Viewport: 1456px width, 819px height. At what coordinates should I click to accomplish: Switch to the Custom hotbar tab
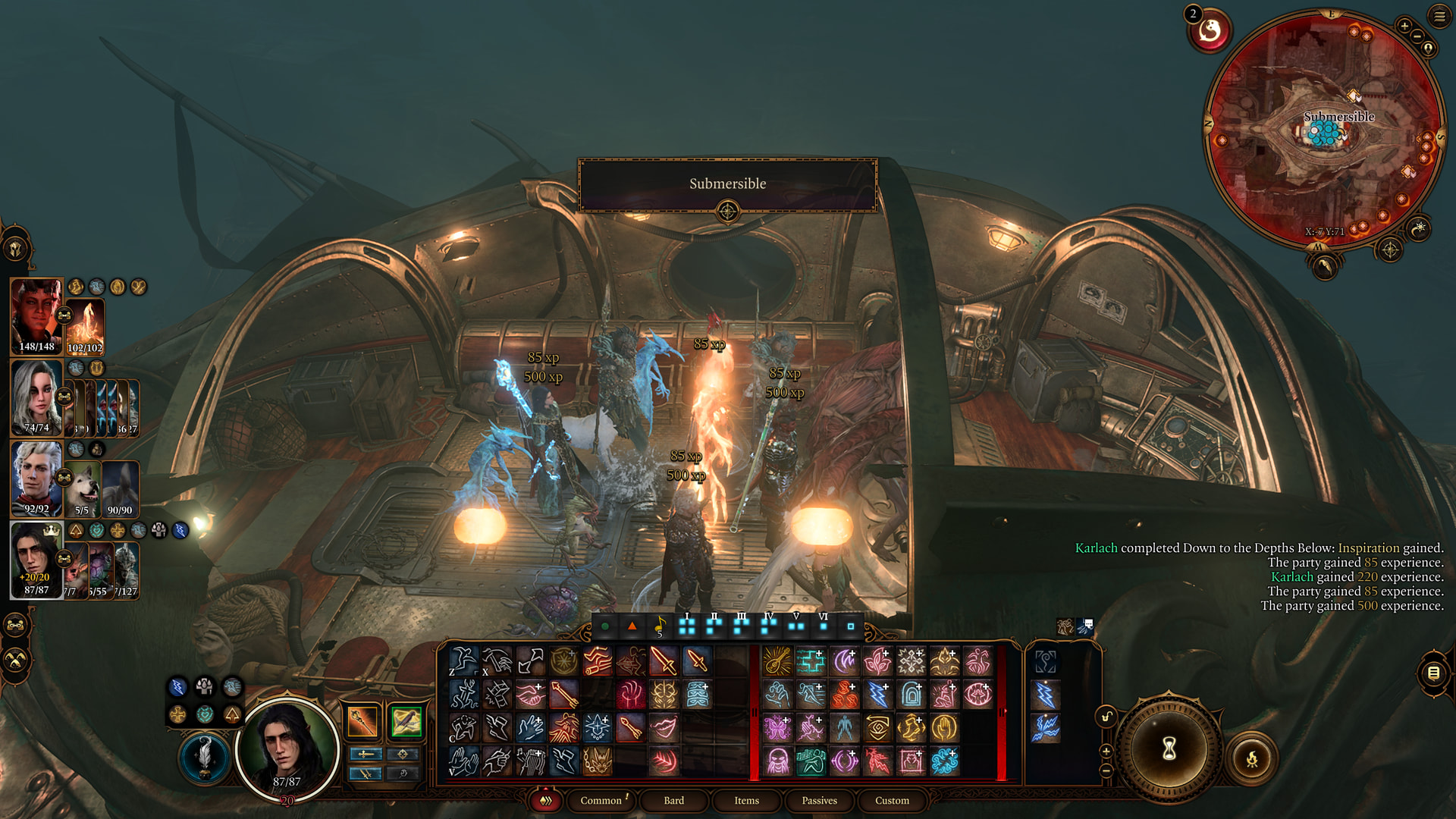pyautogui.click(x=892, y=800)
